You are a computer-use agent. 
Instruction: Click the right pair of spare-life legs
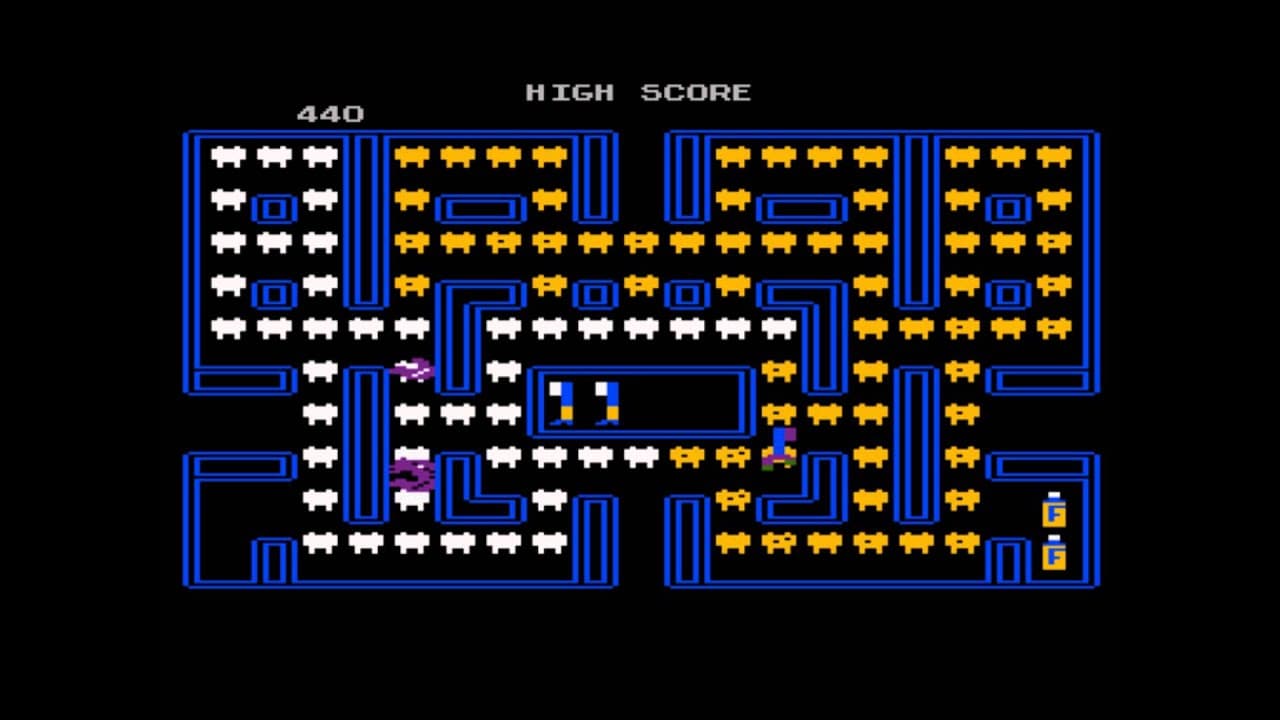(607, 400)
